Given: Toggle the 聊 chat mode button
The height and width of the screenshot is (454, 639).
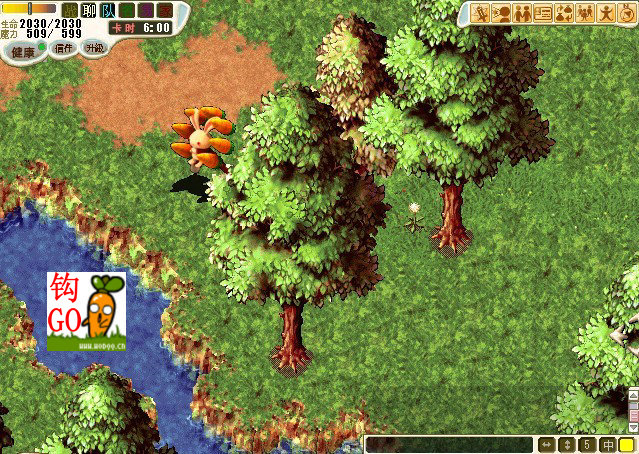Looking at the screenshot, I should [88, 10].
